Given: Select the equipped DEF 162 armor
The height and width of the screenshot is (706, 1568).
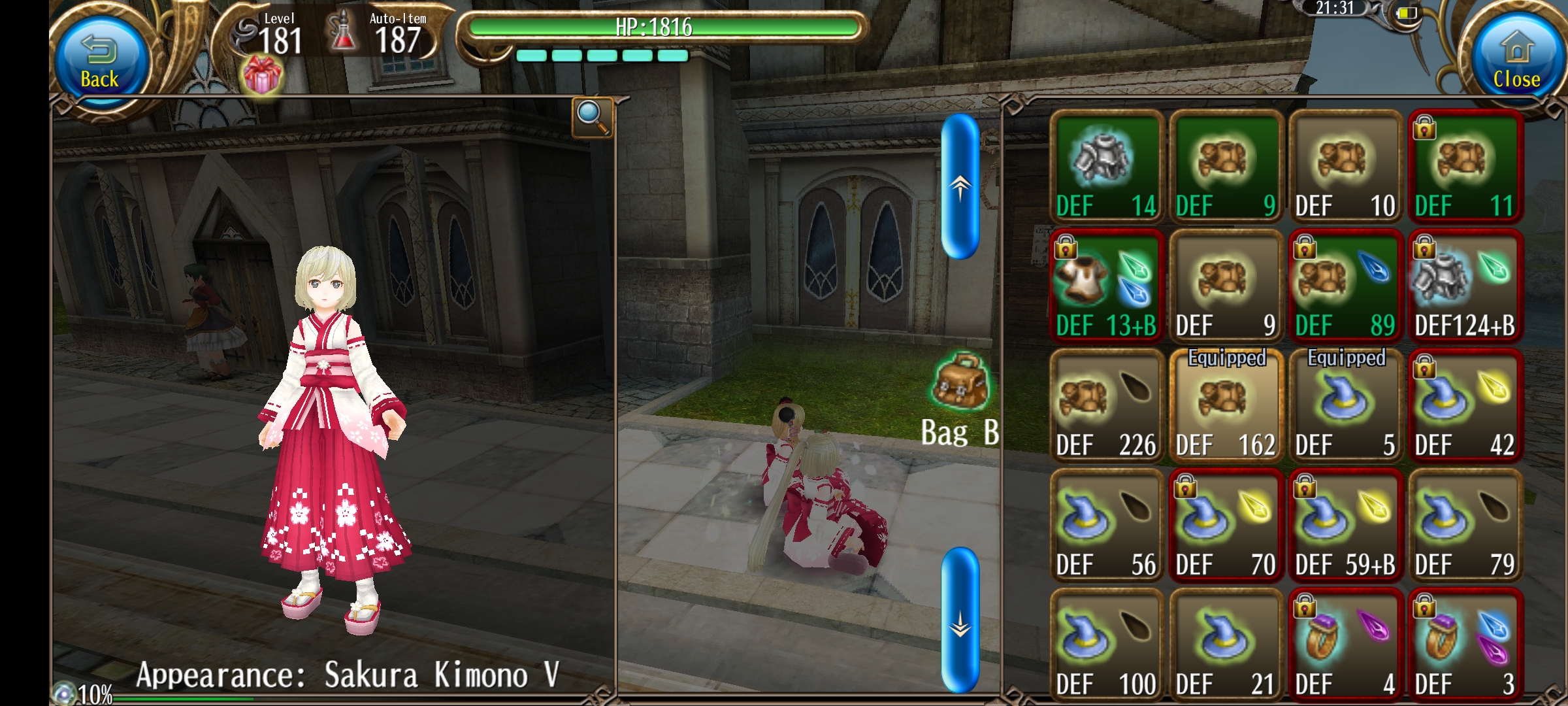Looking at the screenshot, I should pos(1226,406).
